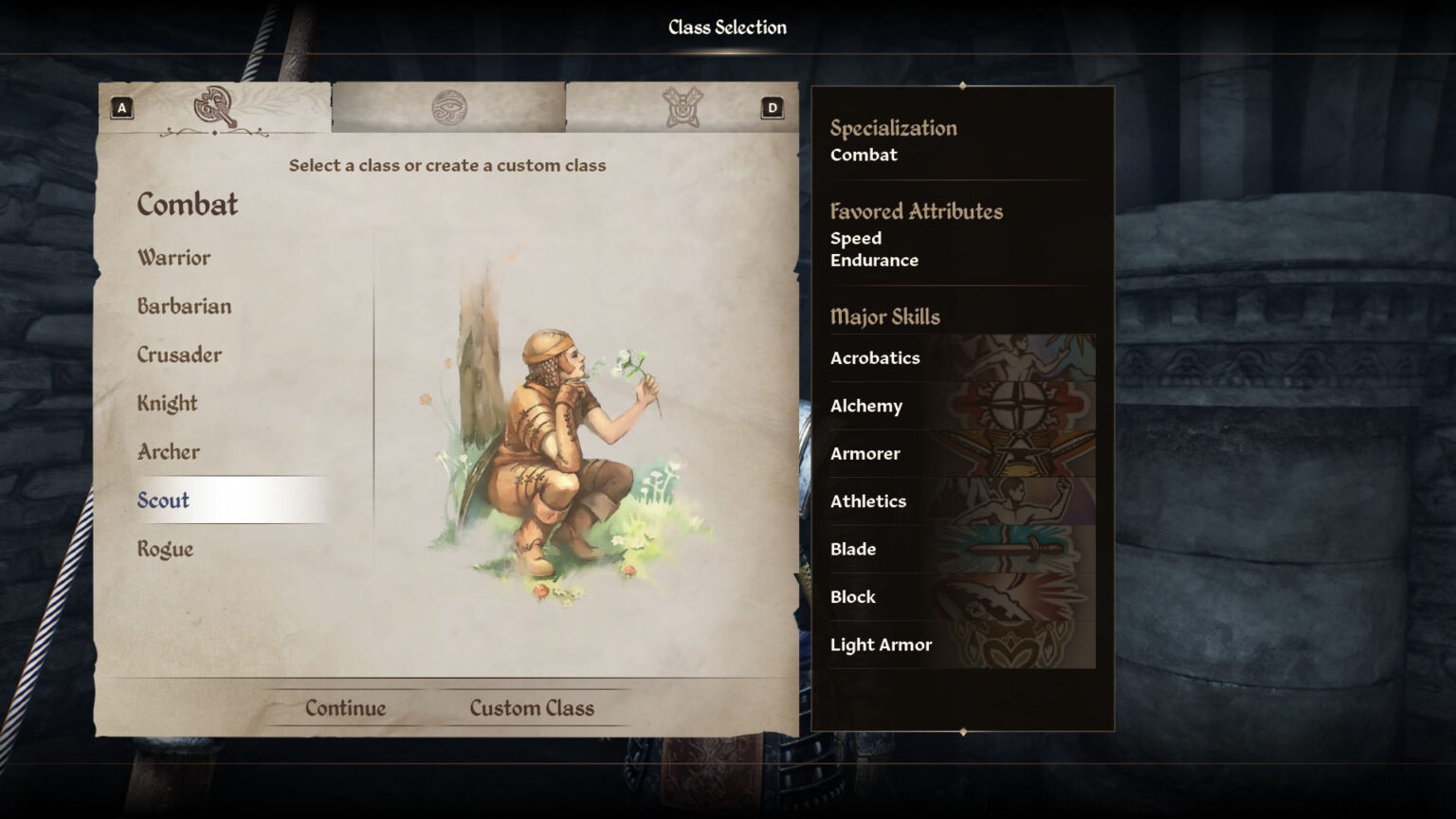The height and width of the screenshot is (819, 1456).
Task: Choose the Archer class
Action: pyautogui.click(x=169, y=452)
